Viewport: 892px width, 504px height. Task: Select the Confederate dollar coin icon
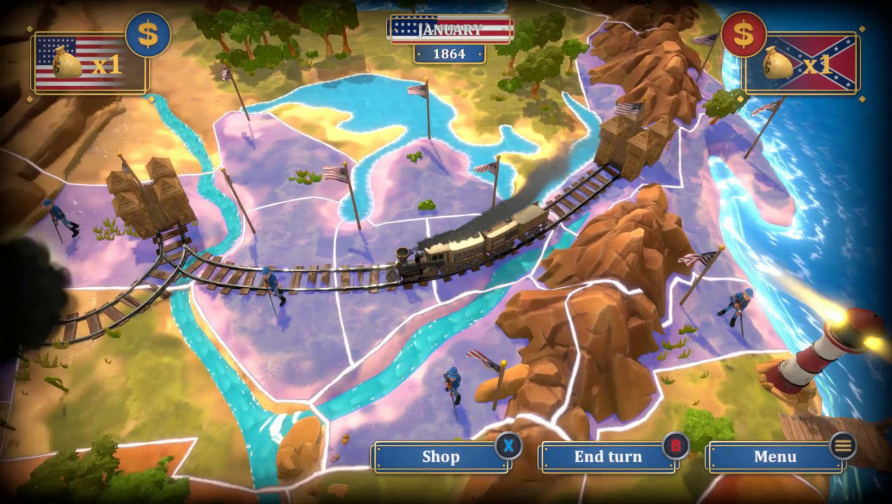(743, 35)
